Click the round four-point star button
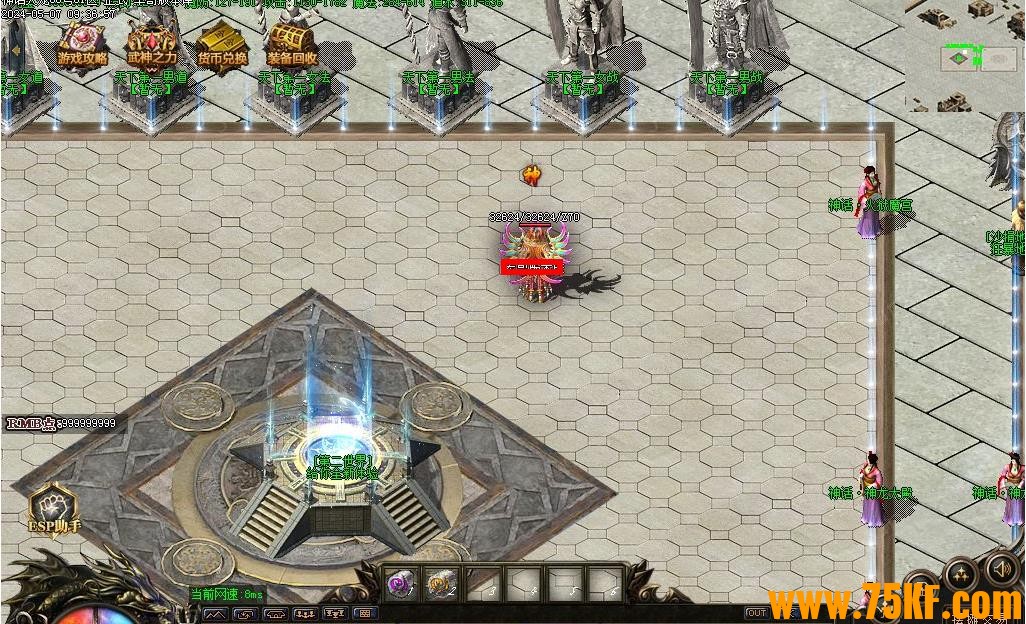The width and height of the screenshot is (1026, 624). (960, 575)
